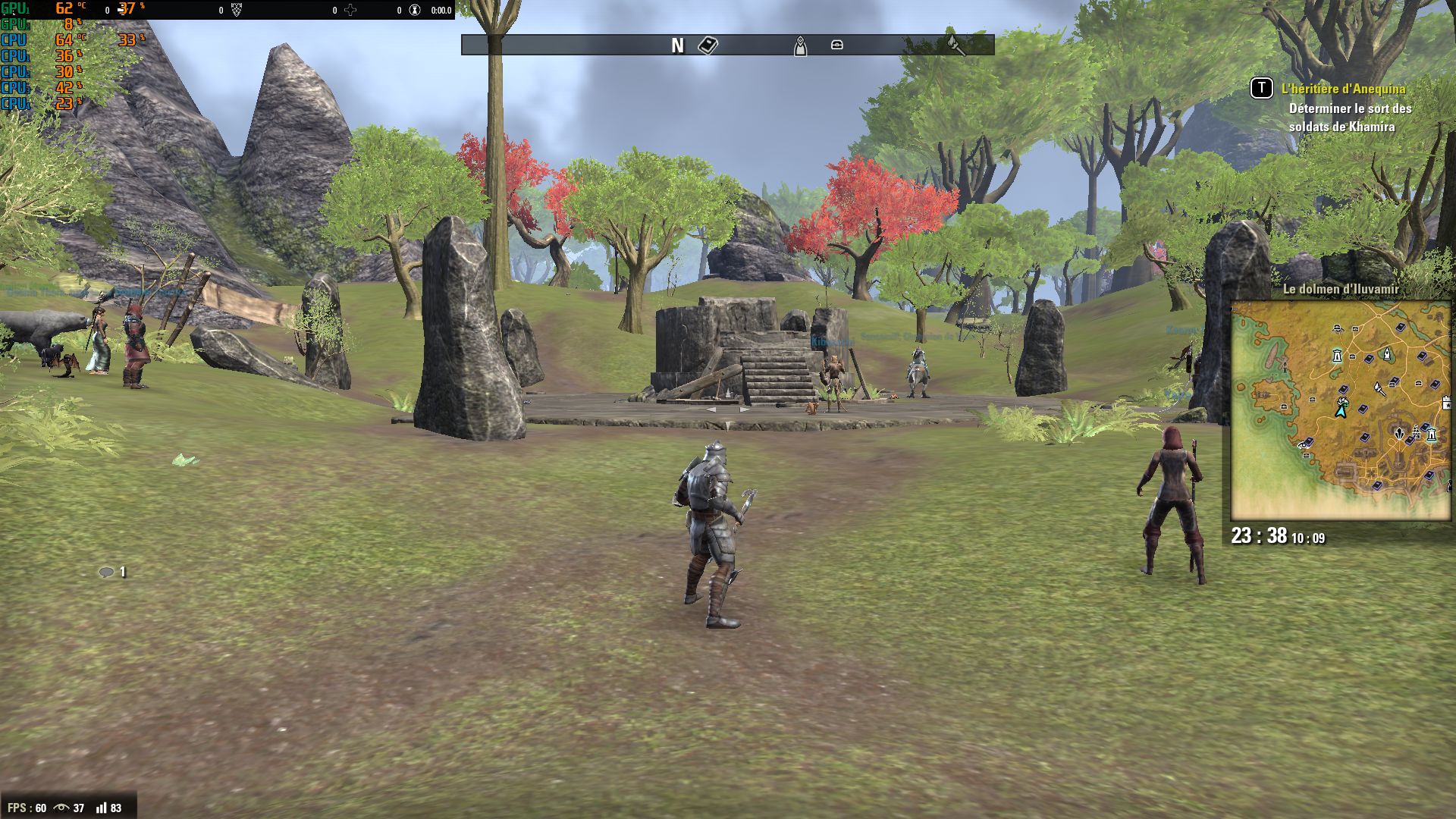Click the lorebook icon on the compass bar

click(x=708, y=45)
